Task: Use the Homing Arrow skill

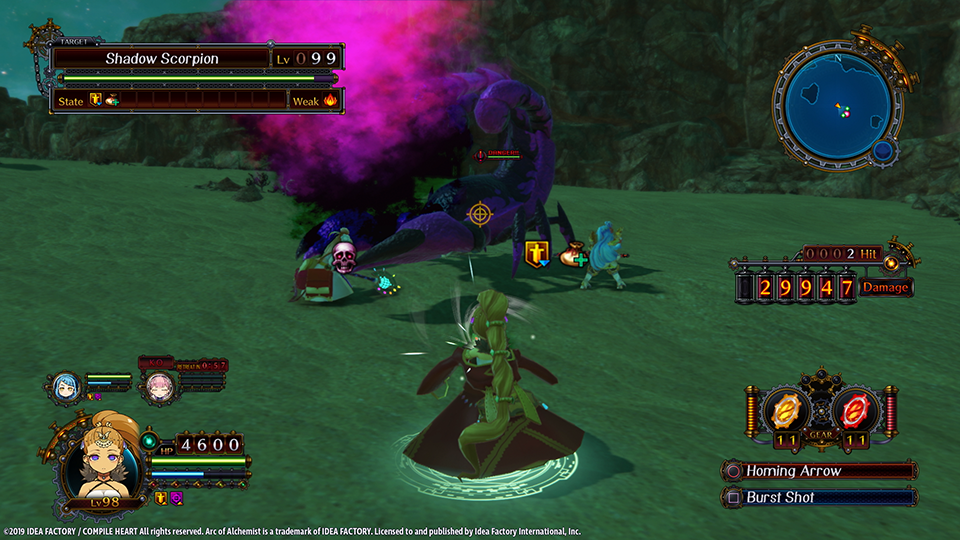Action: 820,471
